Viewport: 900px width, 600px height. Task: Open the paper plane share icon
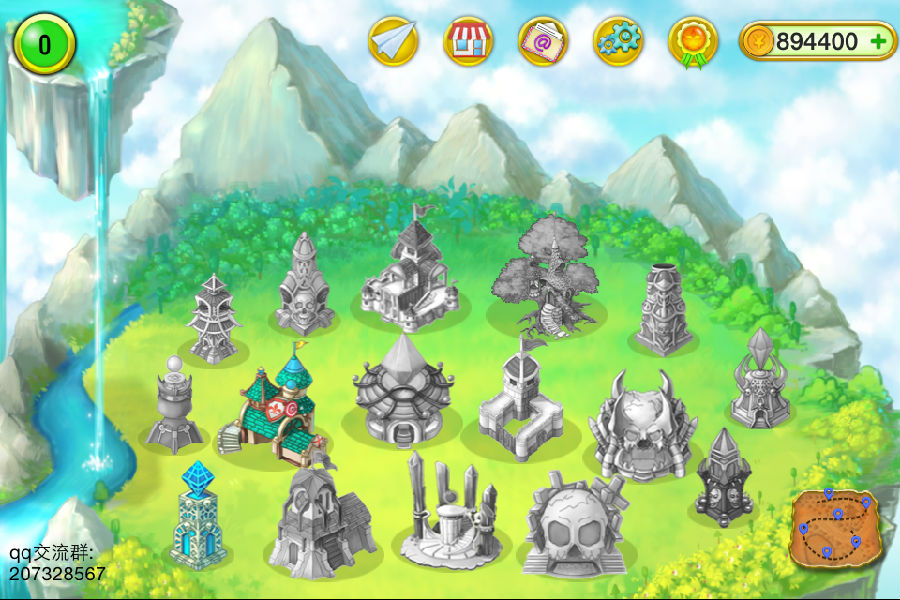coord(393,41)
